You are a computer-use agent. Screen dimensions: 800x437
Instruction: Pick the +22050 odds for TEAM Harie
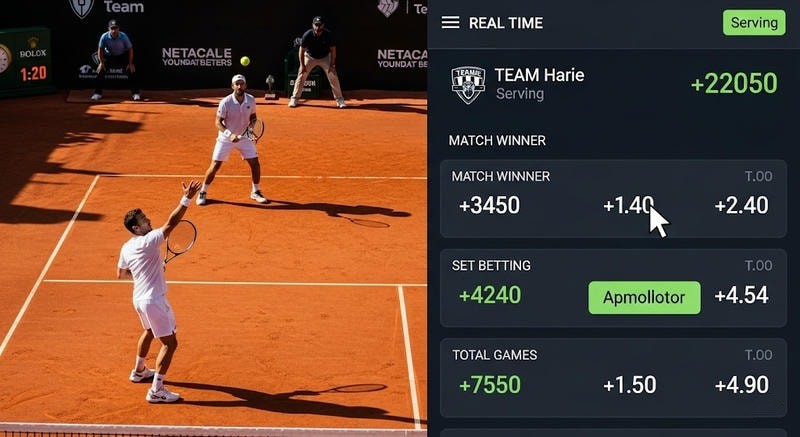[734, 84]
